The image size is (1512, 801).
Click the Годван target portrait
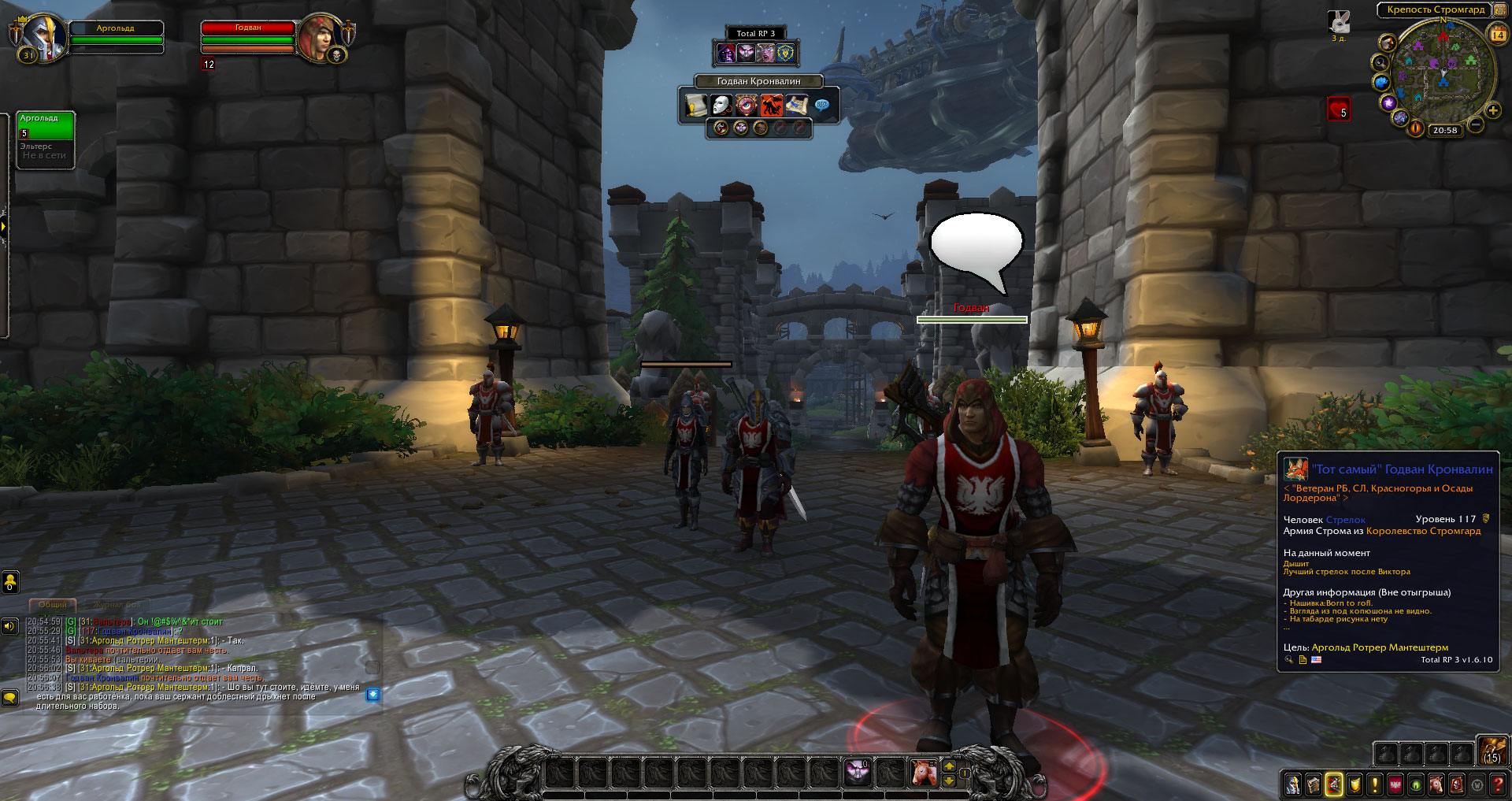tap(320, 36)
